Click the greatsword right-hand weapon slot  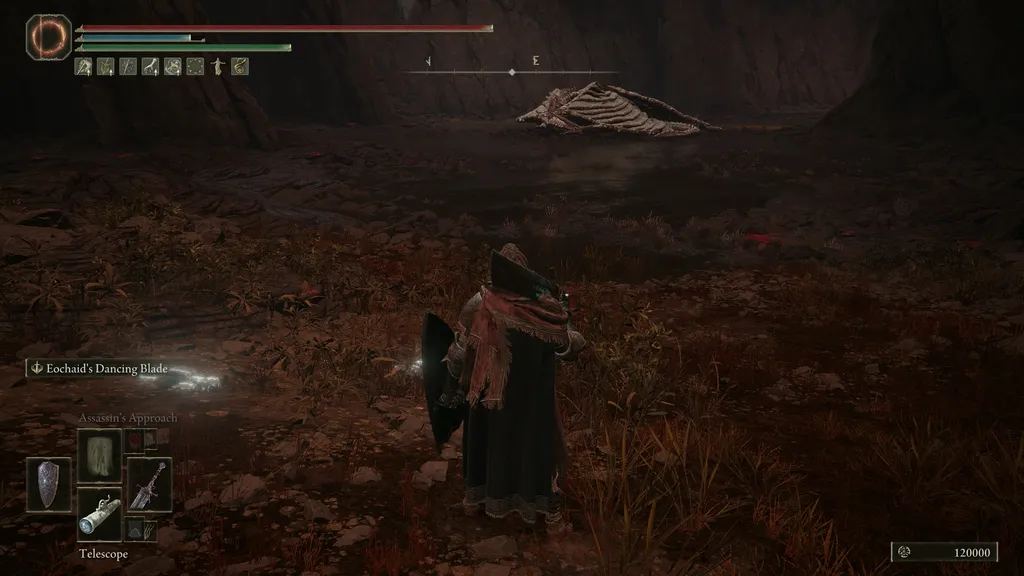[149, 485]
